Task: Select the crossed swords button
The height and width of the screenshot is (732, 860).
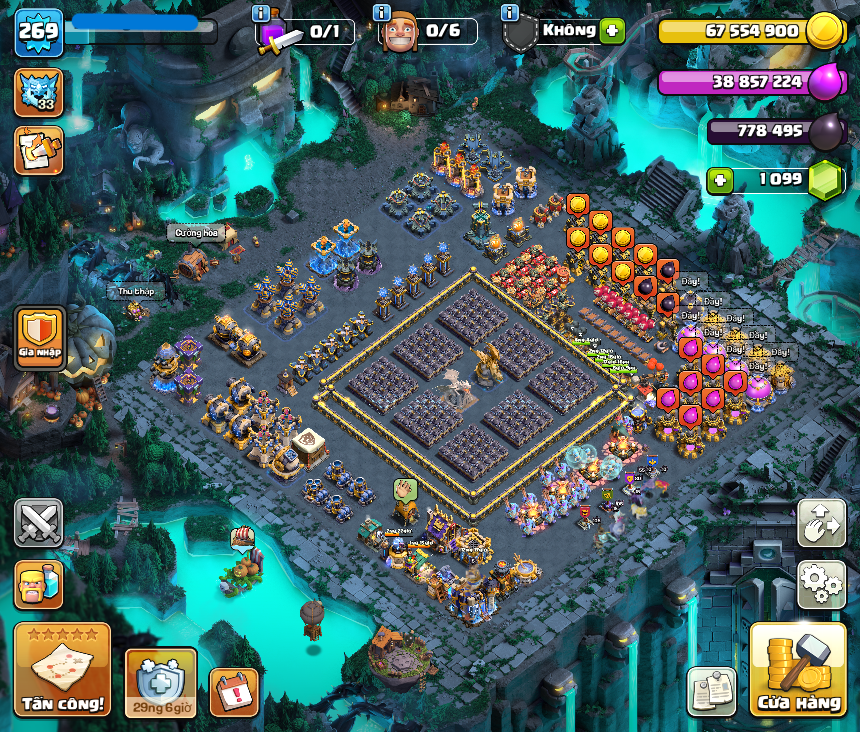Action: (38, 522)
